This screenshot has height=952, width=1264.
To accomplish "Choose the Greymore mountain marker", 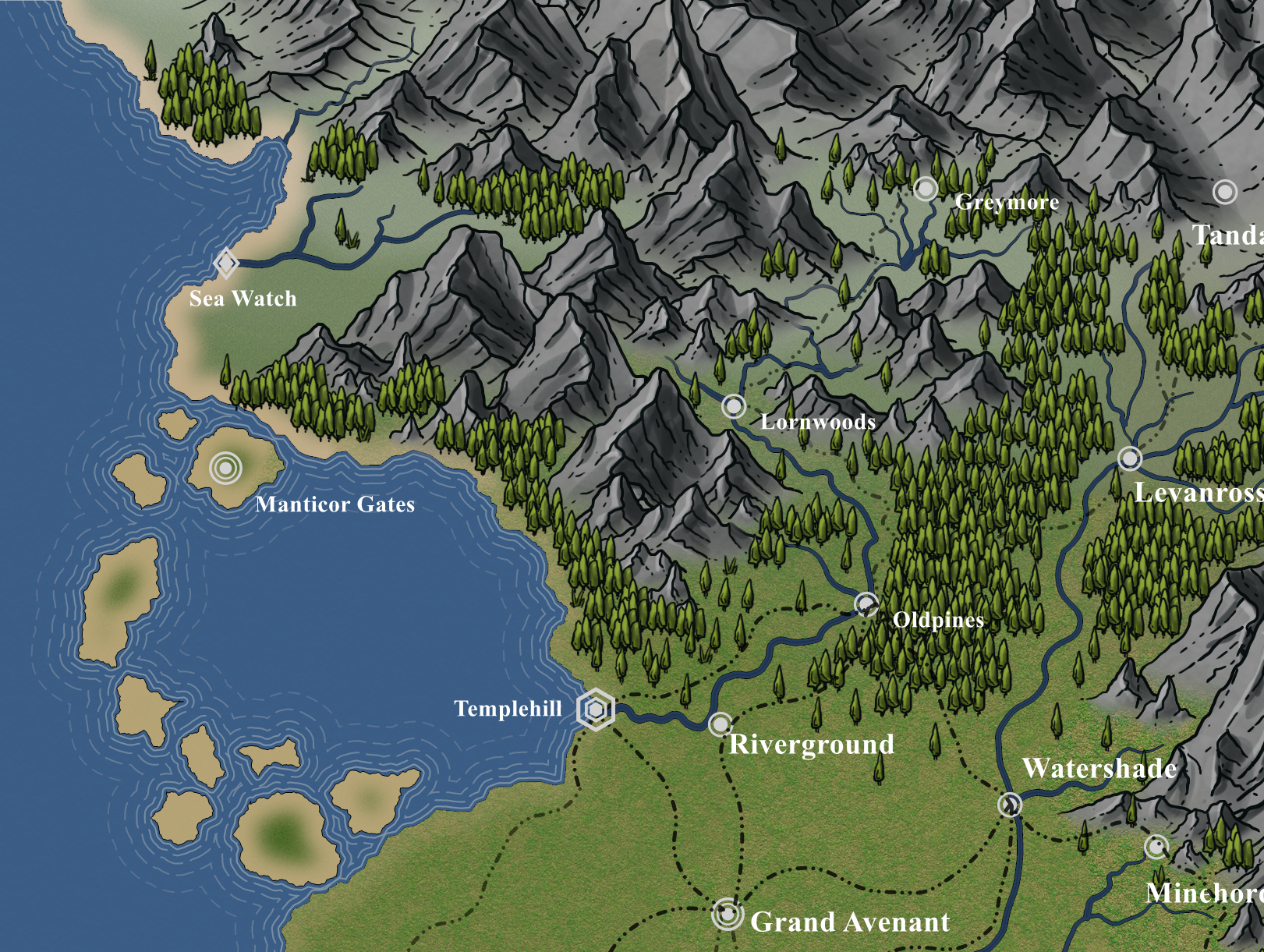I will (926, 189).
